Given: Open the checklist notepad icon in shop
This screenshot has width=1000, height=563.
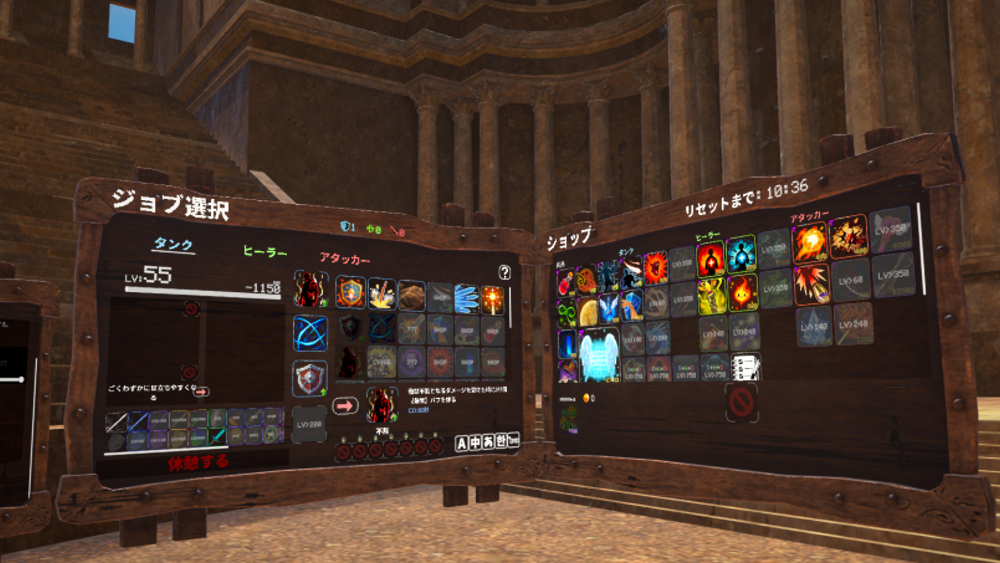Looking at the screenshot, I should coord(745,367).
